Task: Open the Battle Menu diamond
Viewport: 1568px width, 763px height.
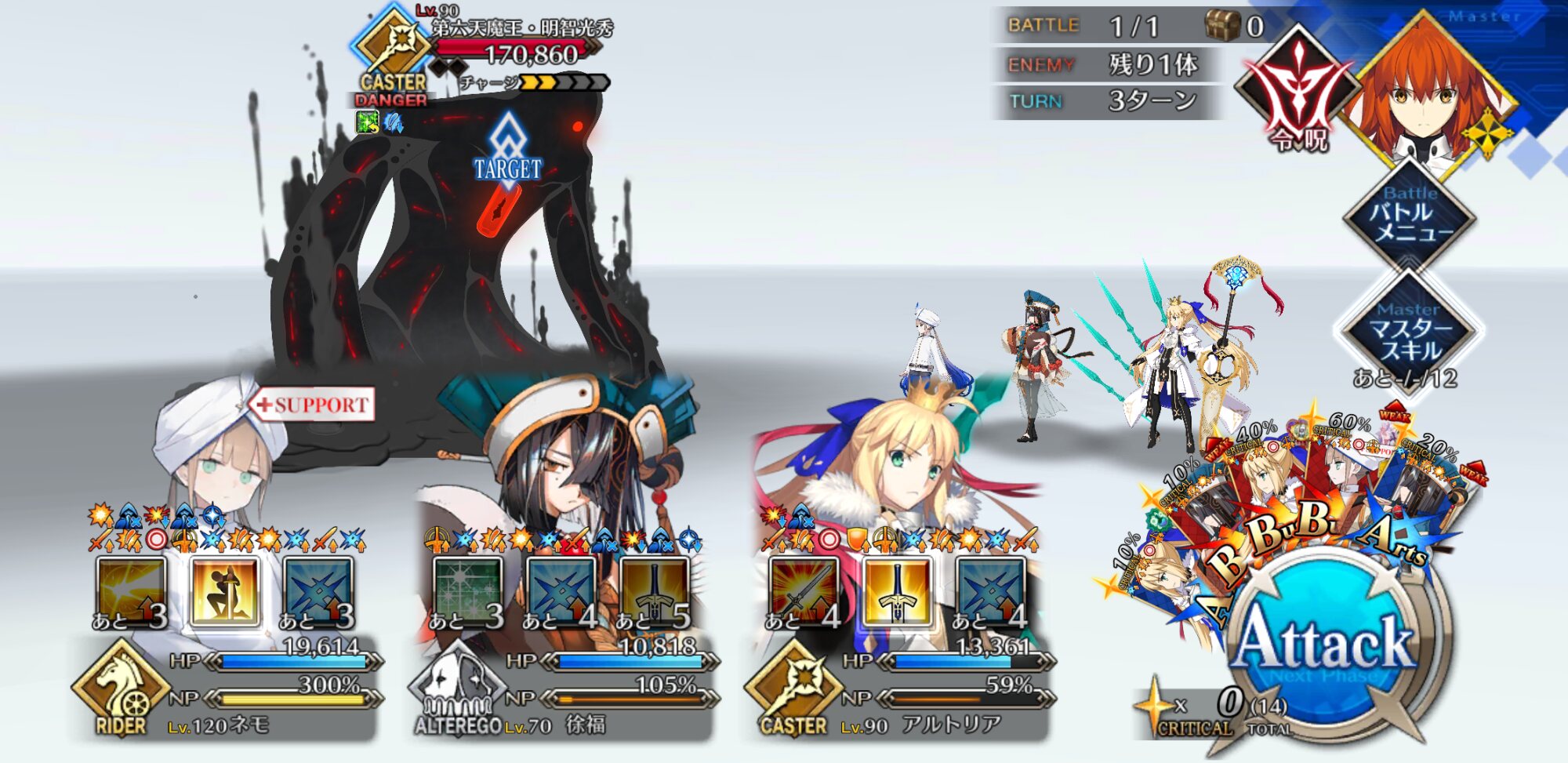Action: coord(1410,213)
